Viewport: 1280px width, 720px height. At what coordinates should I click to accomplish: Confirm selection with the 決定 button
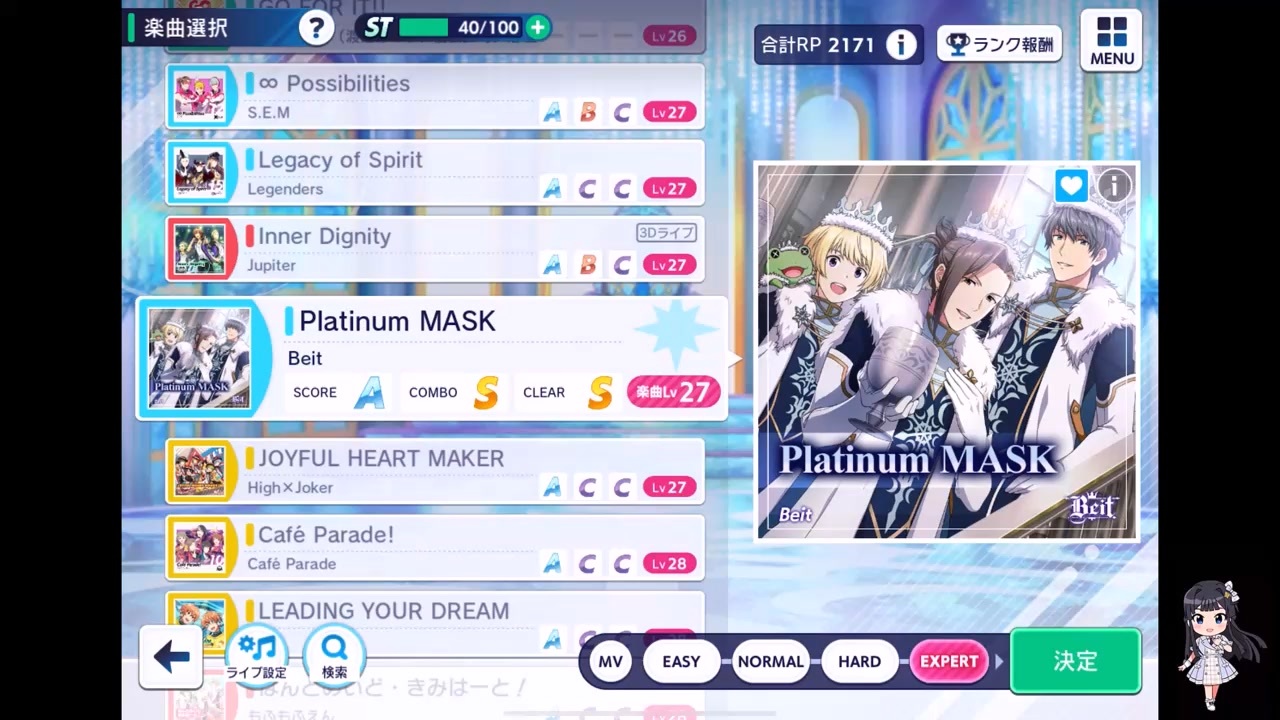click(x=1075, y=661)
